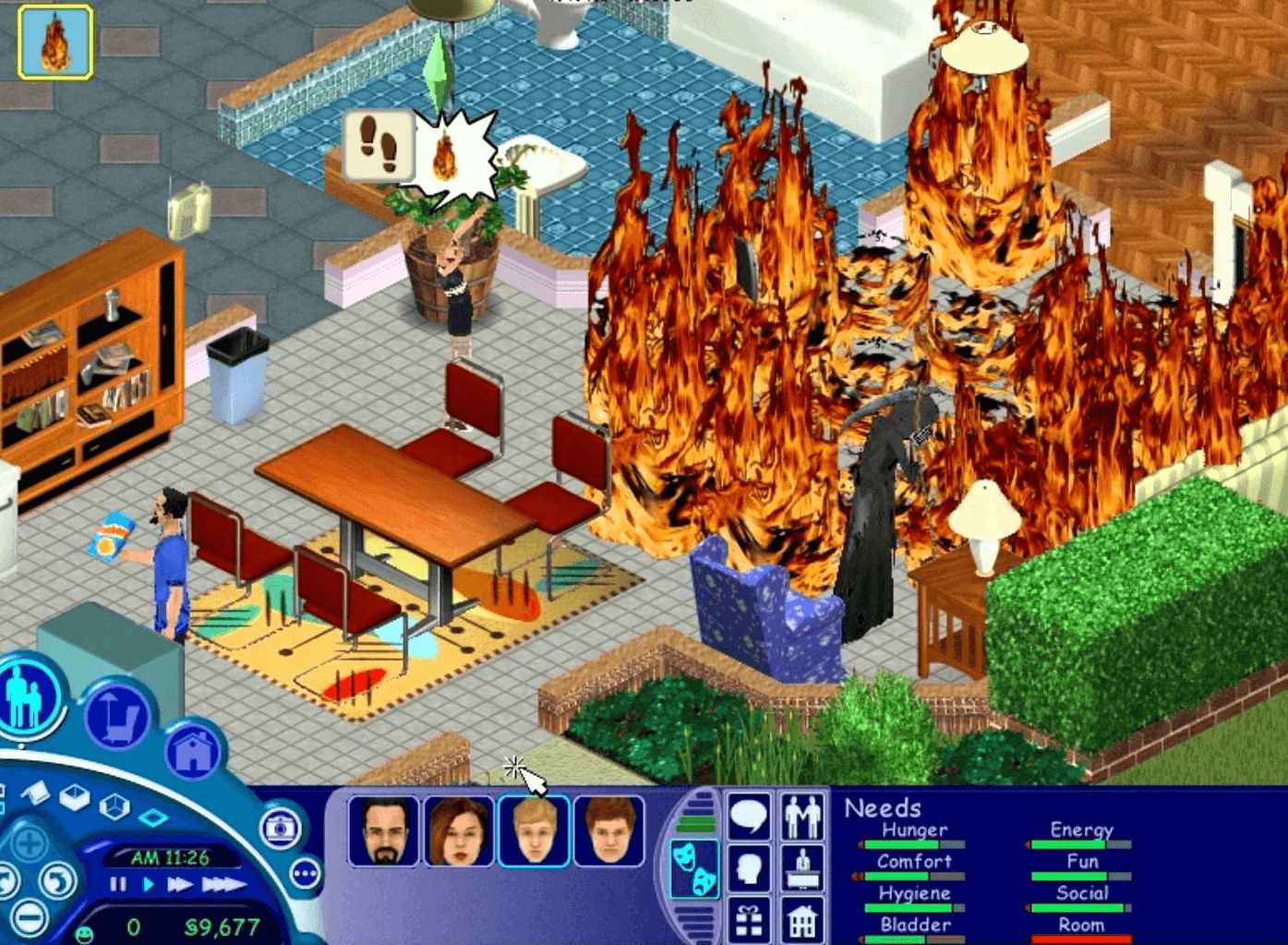The height and width of the screenshot is (945, 1288).
Task: Open the mood panel with theater masks
Action: (693, 868)
